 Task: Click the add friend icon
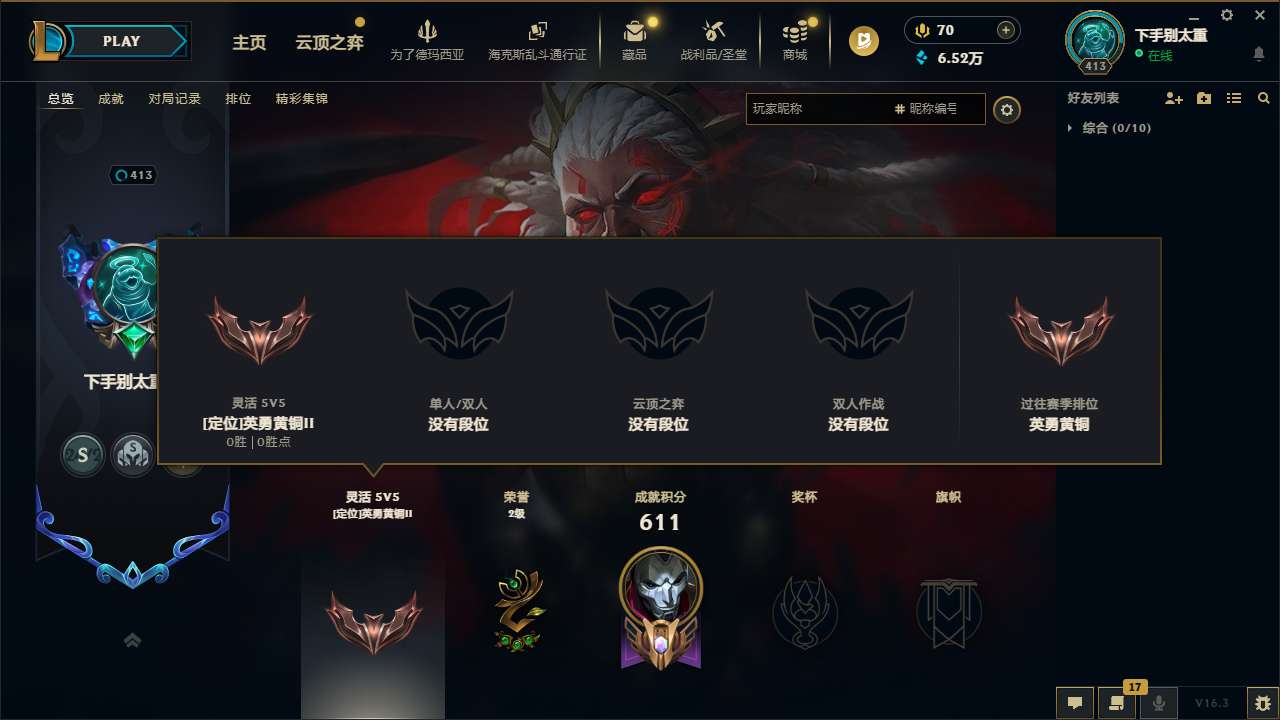pos(1172,98)
